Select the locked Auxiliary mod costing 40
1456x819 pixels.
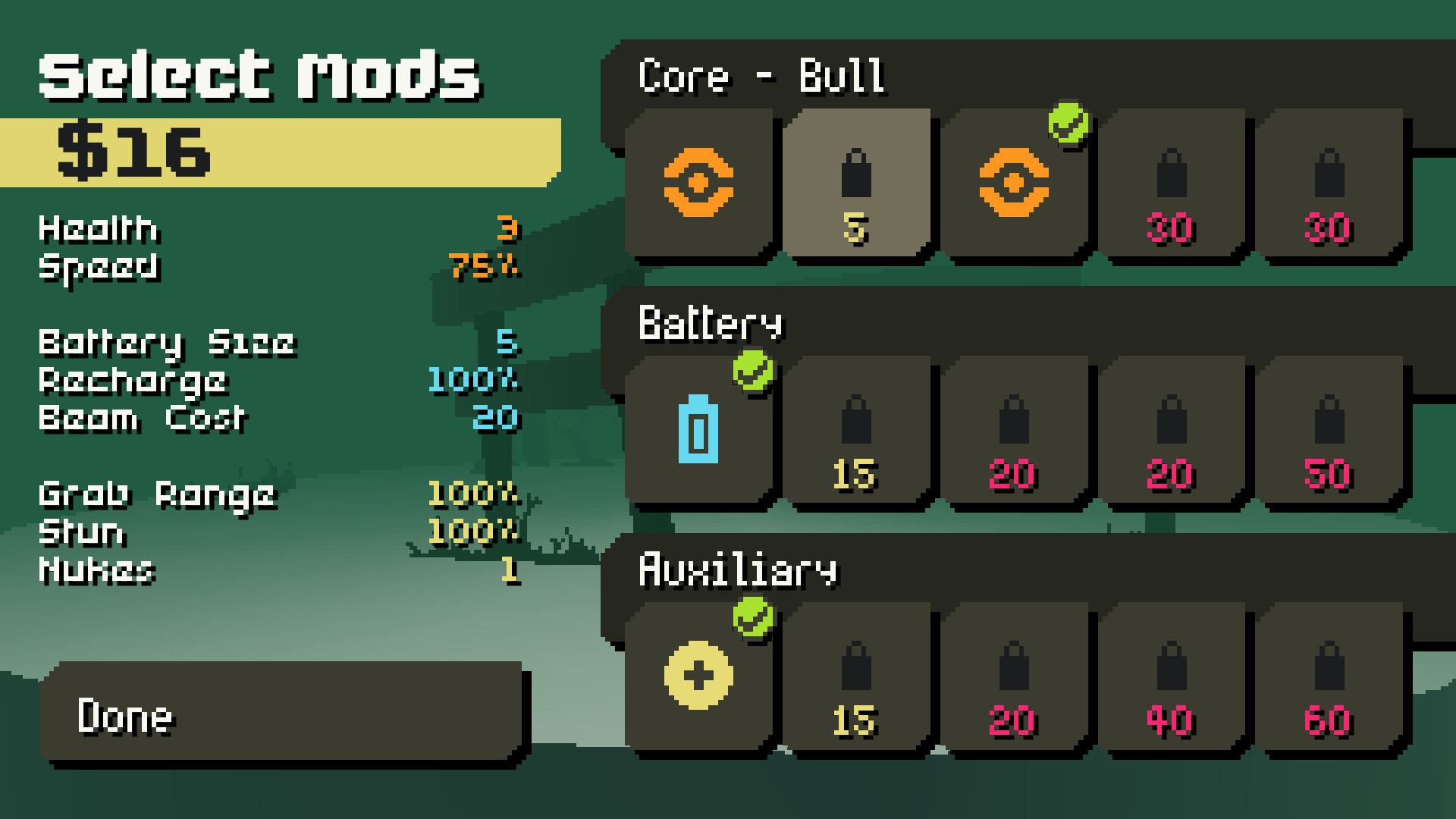(1172, 675)
